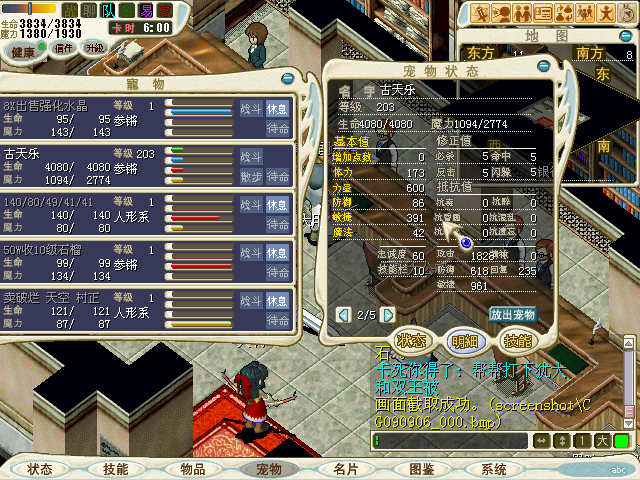
Task: Click the 放出宠物 button
Action: pyautogui.click(x=512, y=314)
